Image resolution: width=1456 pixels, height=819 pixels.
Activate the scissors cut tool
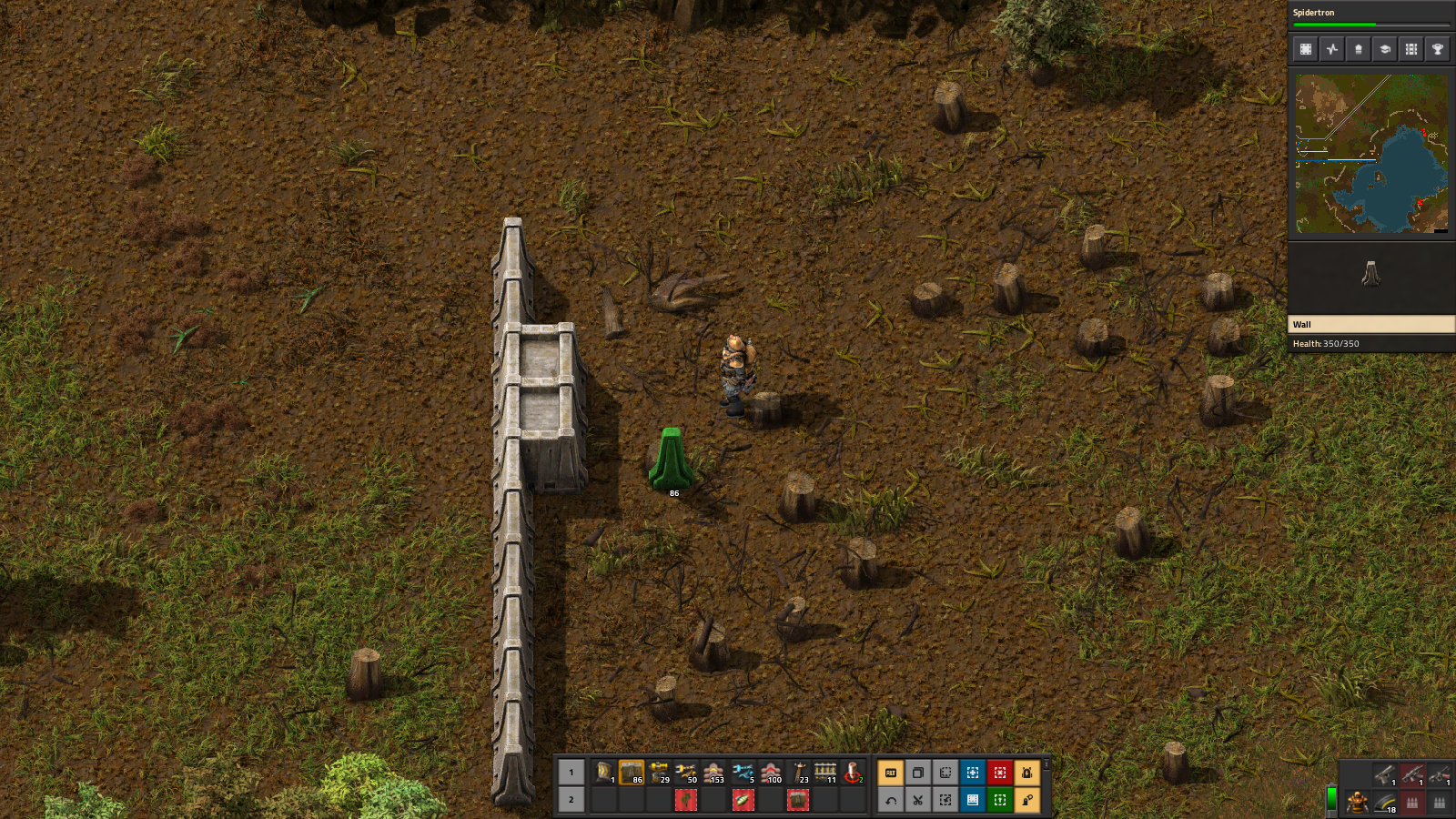(918, 800)
